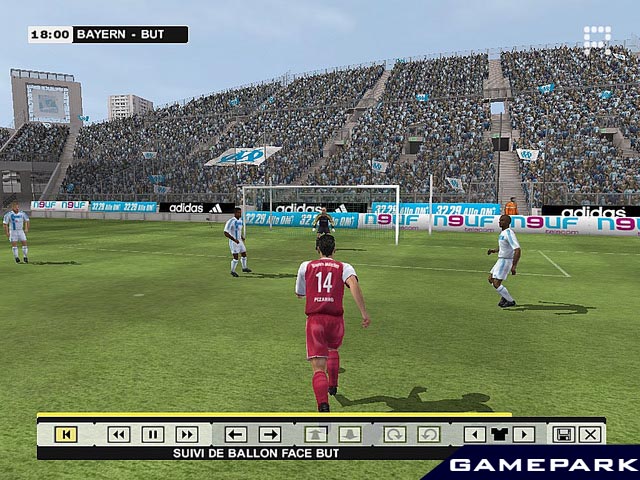The width and height of the screenshot is (640, 480).
Task: Click the greyed-out up arrow button
Action: coord(316,434)
